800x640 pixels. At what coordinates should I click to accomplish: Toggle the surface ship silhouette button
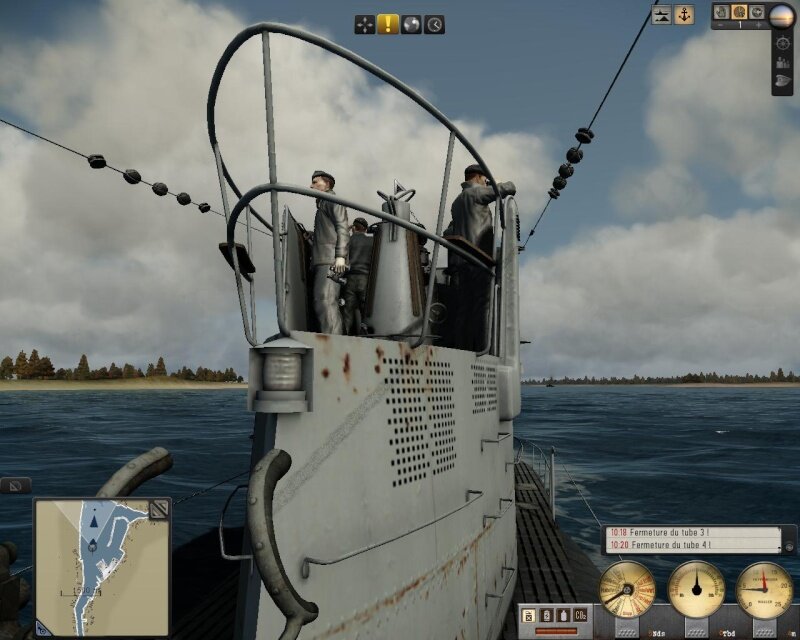pos(661,15)
